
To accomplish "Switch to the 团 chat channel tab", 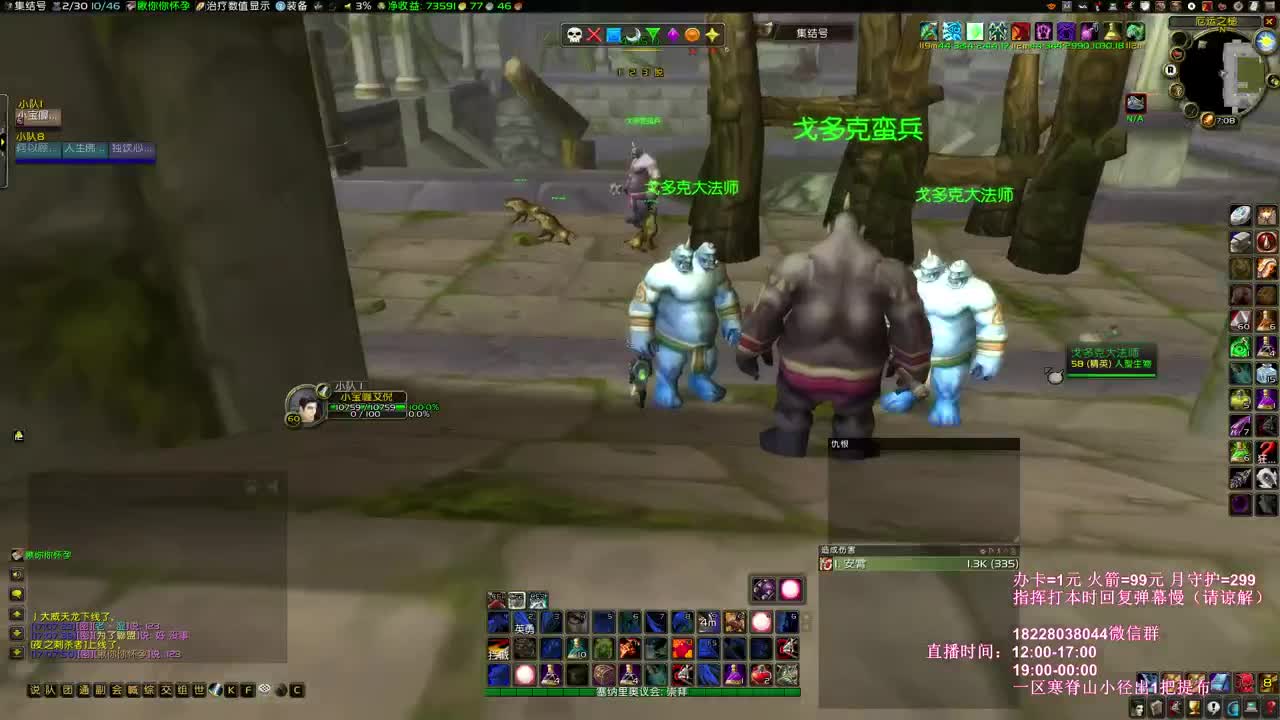I will click(x=68, y=690).
